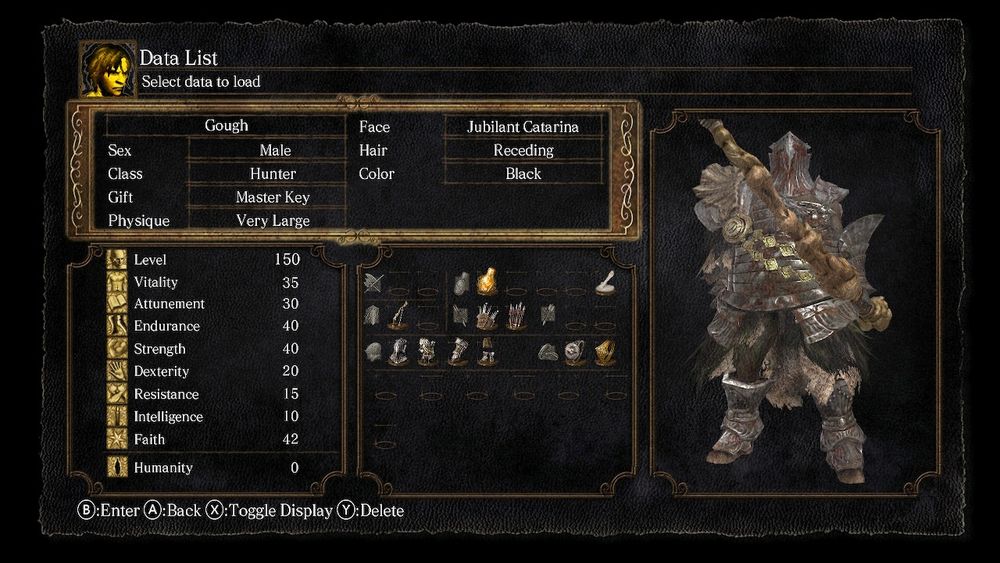Select the red-shafted arrow bundle slot
Screen dimensions: 1000x563
pyautogui.click(x=516, y=317)
